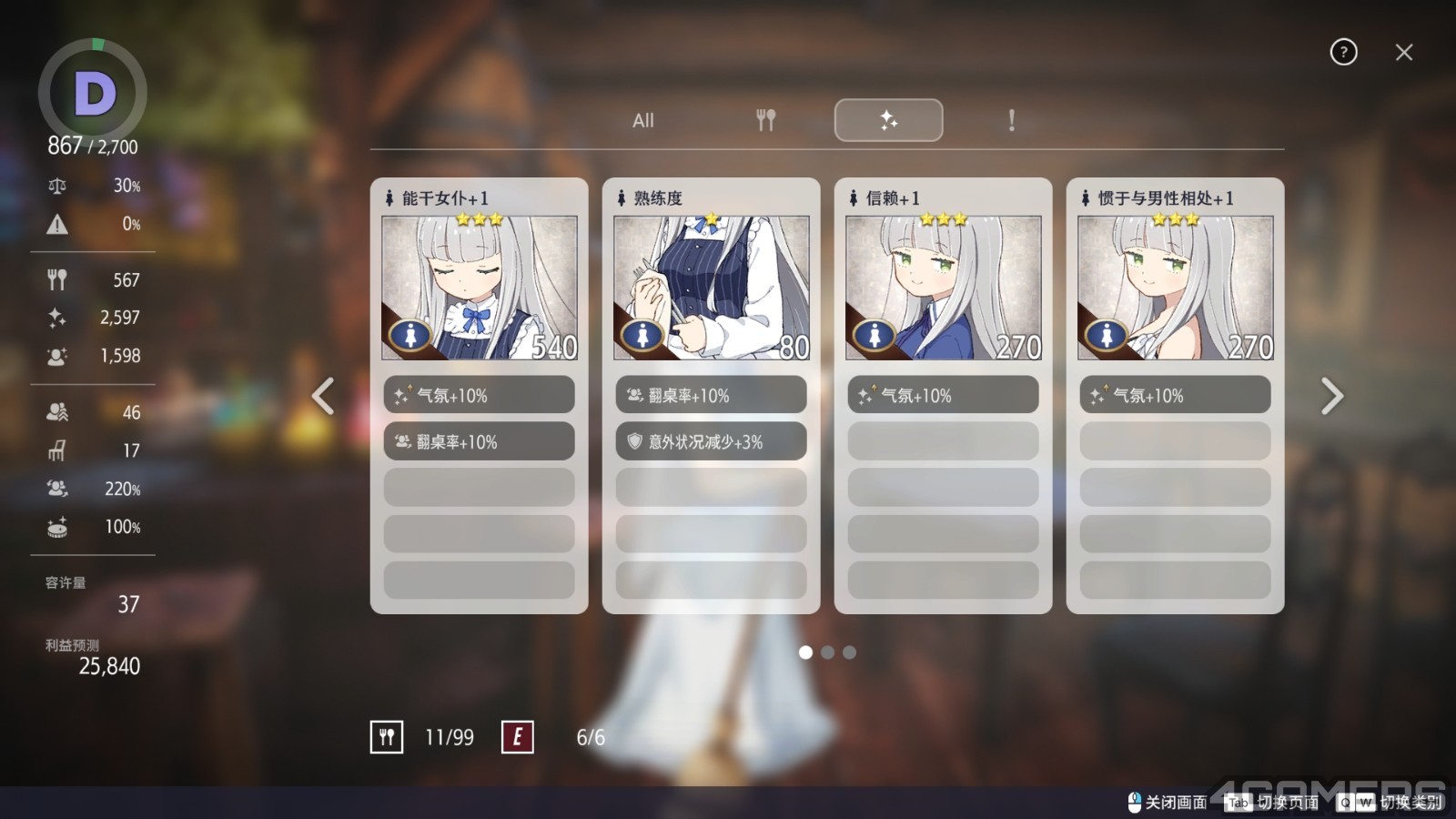The width and height of the screenshot is (1456, 819).
Task: Jump to the third page dot
Action: pos(849,652)
